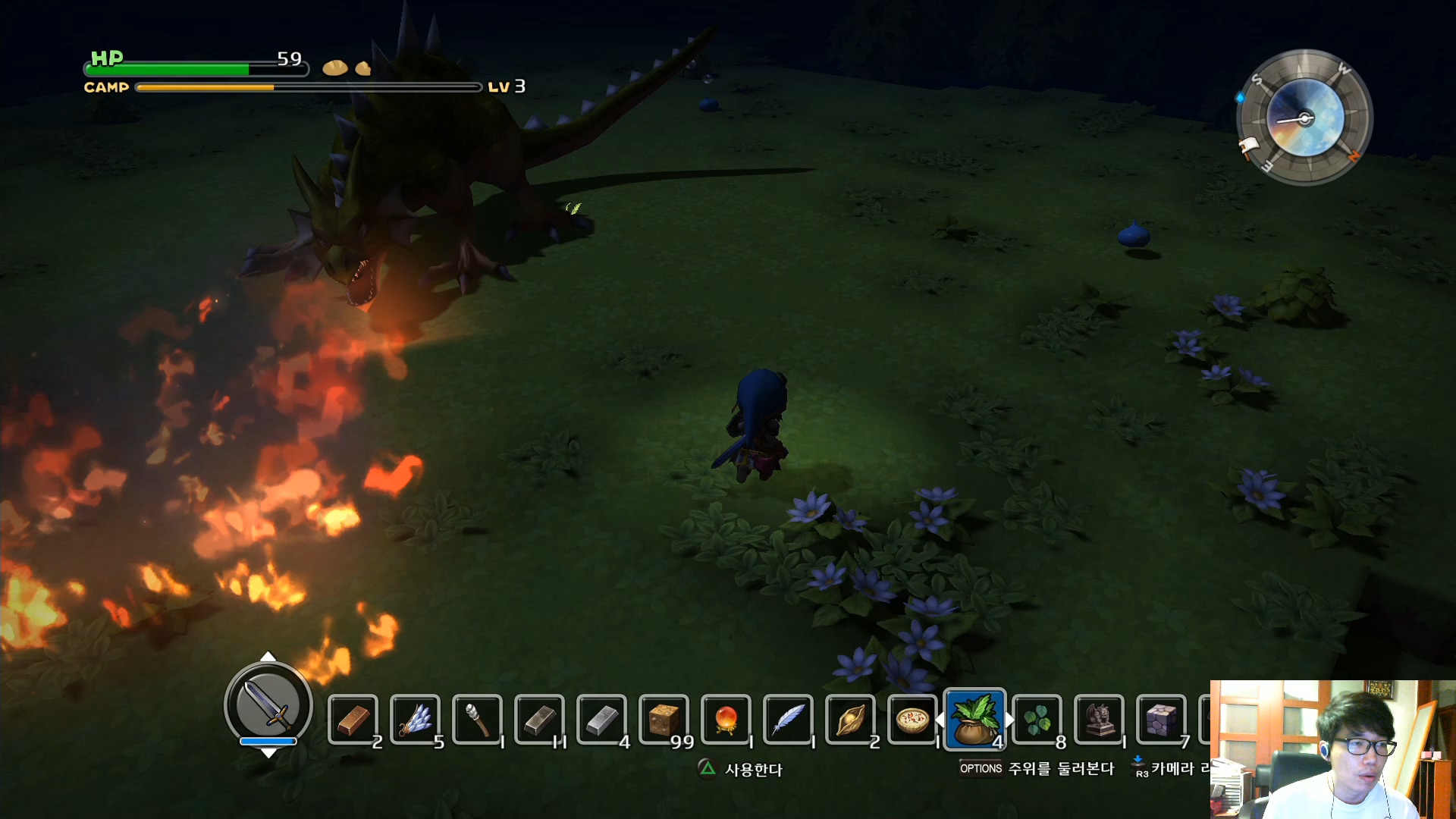Select the gargoyle statue hotbar slot
The width and height of the screenshot is (1456, 819).
coord(1100,719)
